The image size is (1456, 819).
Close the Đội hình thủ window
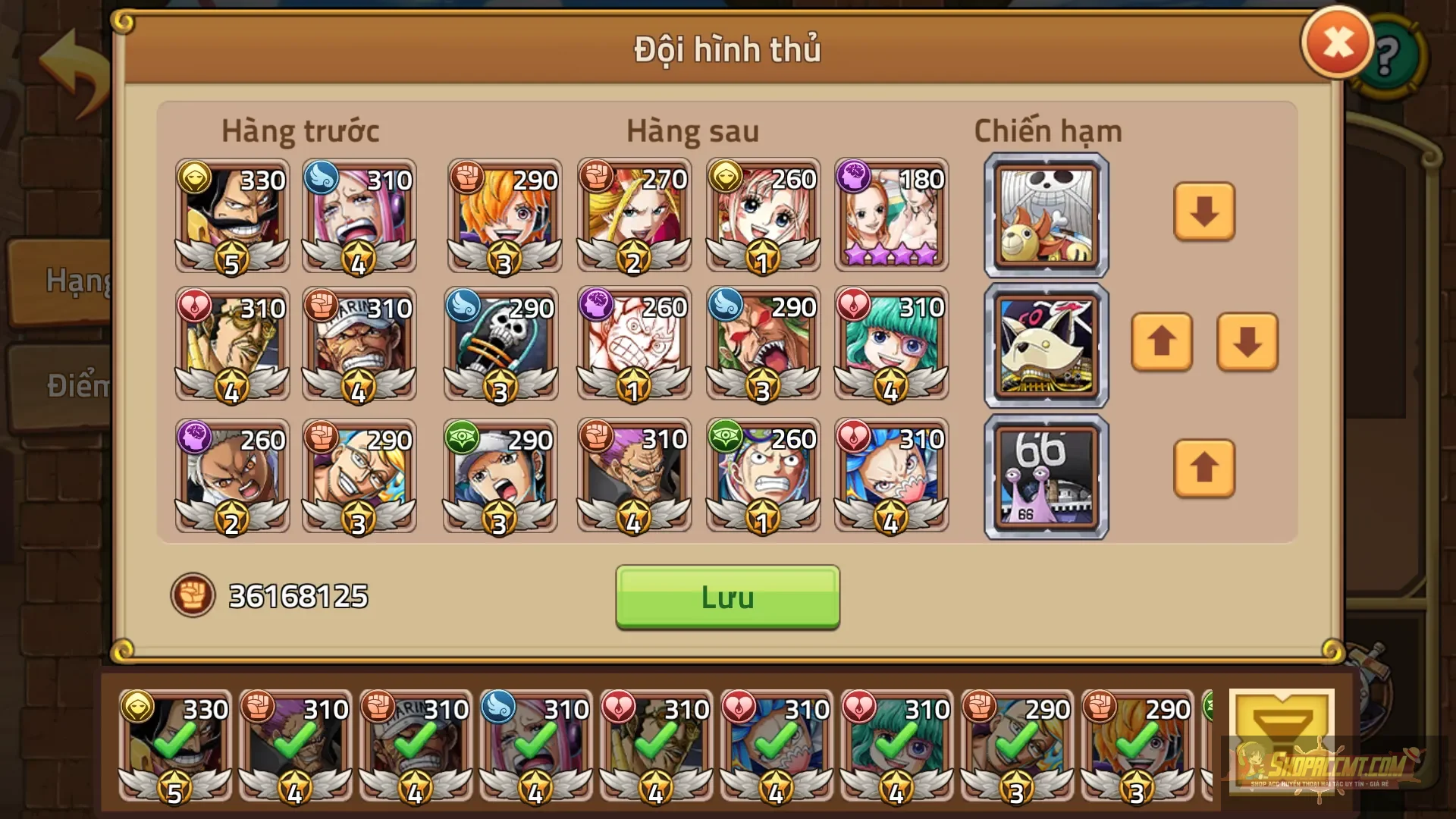(x=1337, y=42)
